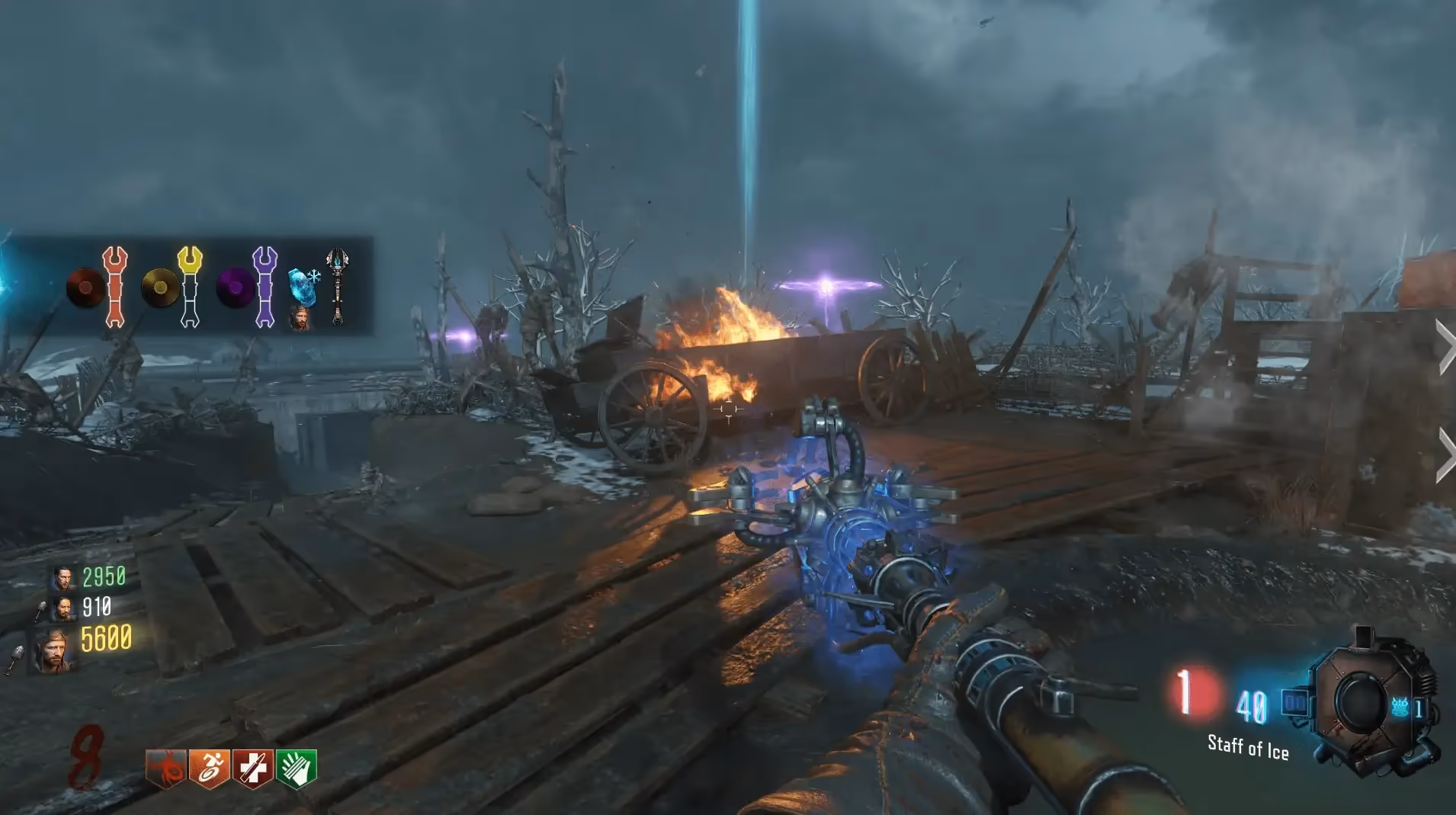1456x815 pixels.
Task: Select the red cross and bullet perk
Action: 252,768
